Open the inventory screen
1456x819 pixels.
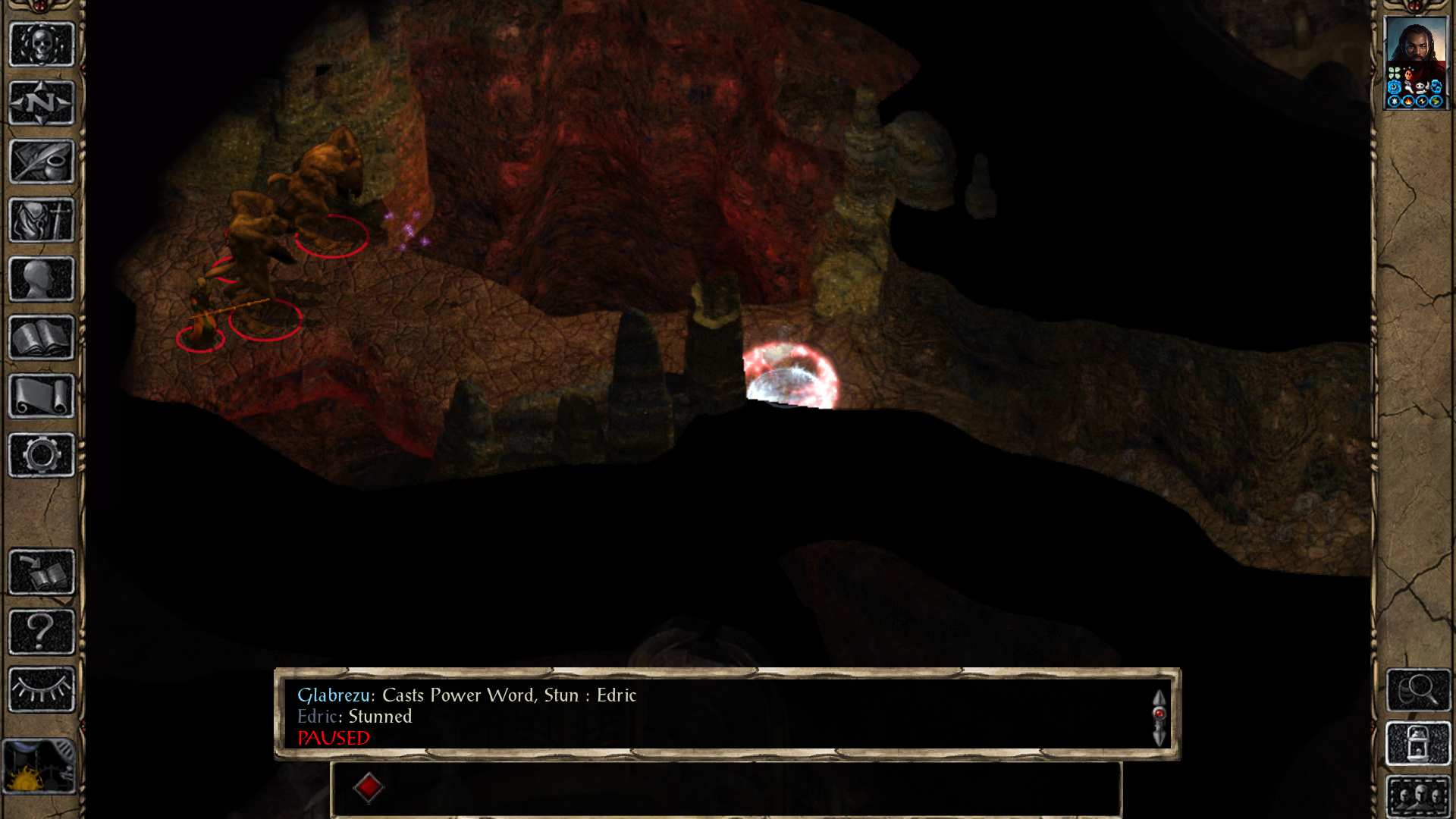coord(42,221)
